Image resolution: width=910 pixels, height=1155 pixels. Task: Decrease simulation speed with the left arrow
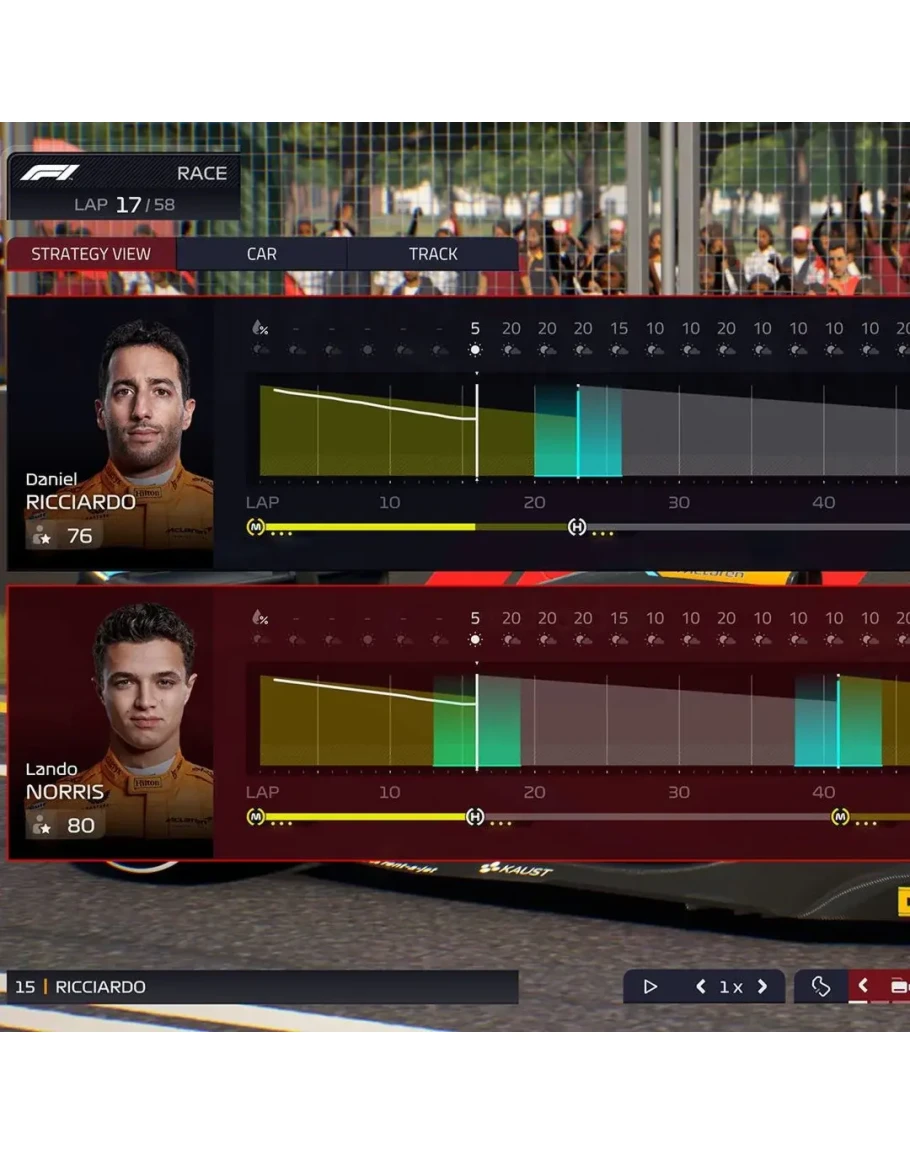pos(701,987)
